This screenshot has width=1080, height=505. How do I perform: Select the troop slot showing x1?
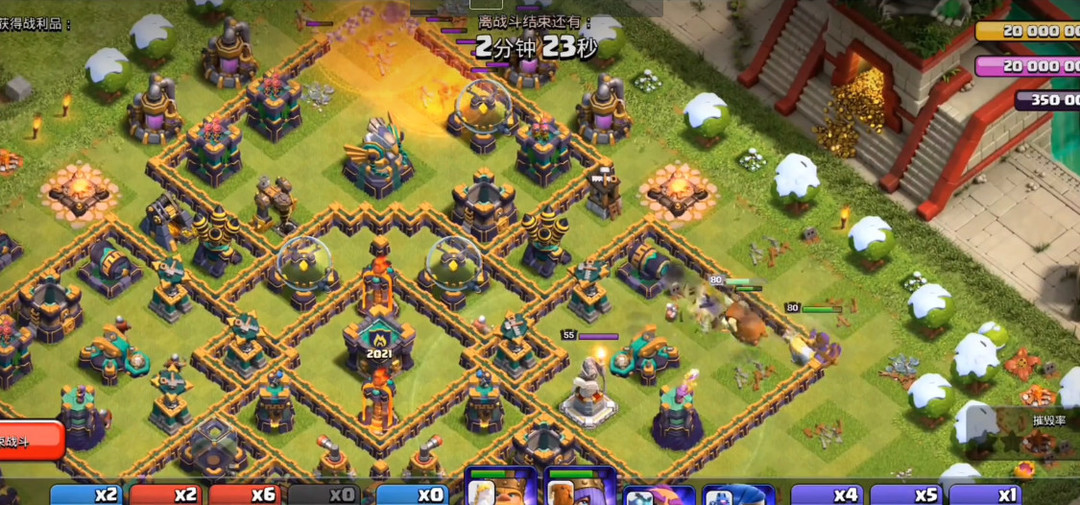pos(986,494)
